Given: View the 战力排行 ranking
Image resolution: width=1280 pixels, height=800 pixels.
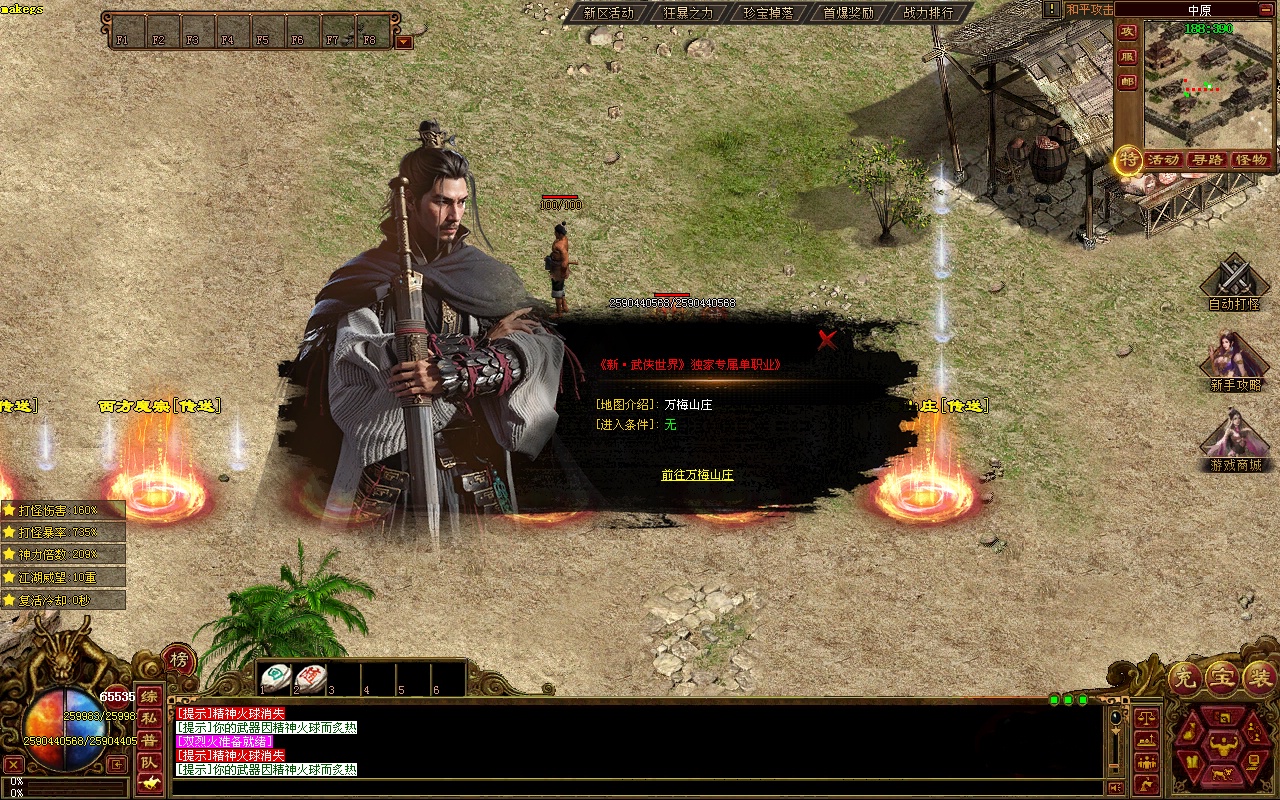Looking at the screenshot, I should point(928,13).
